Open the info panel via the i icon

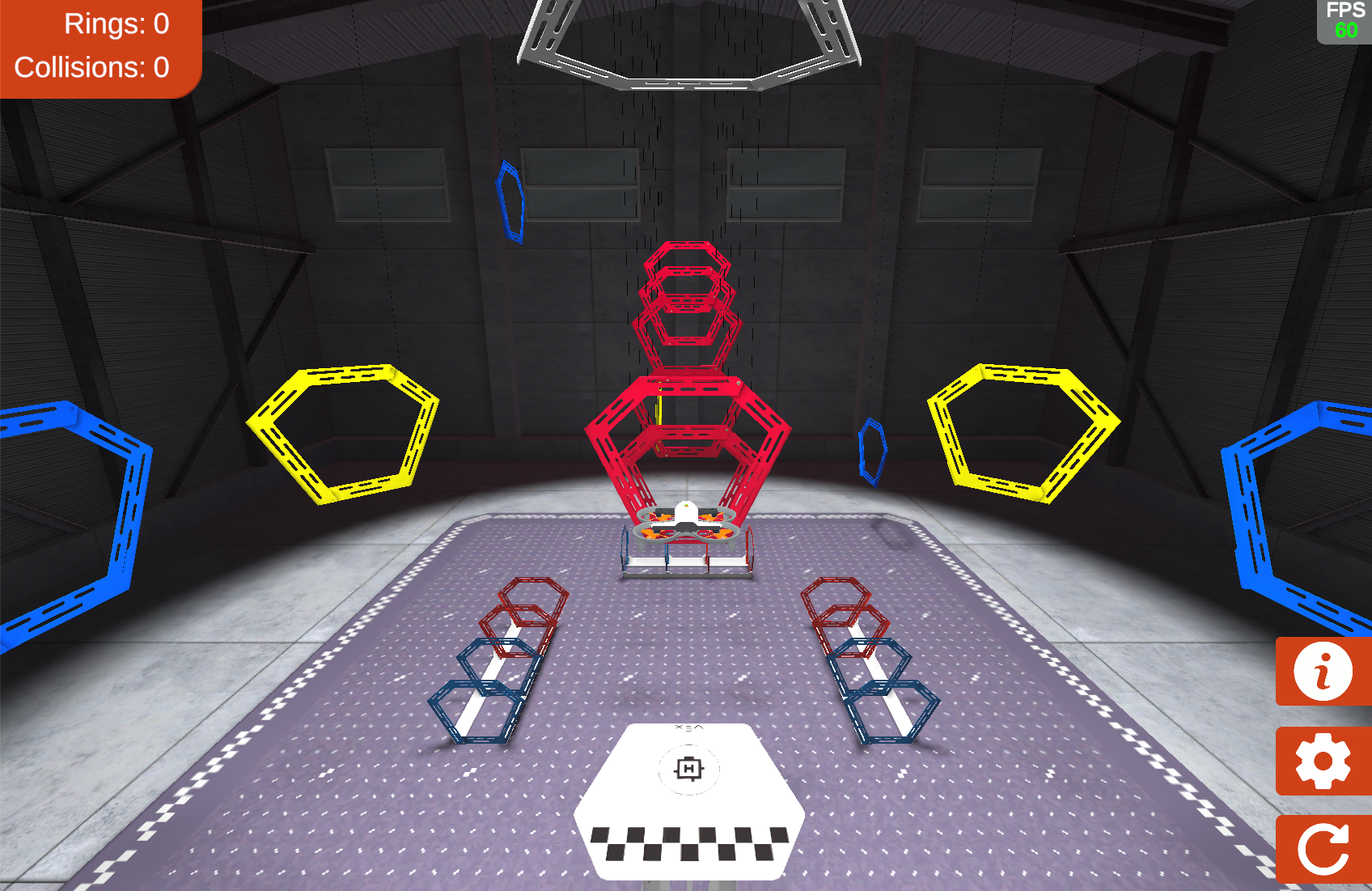tap(1323, 672)
